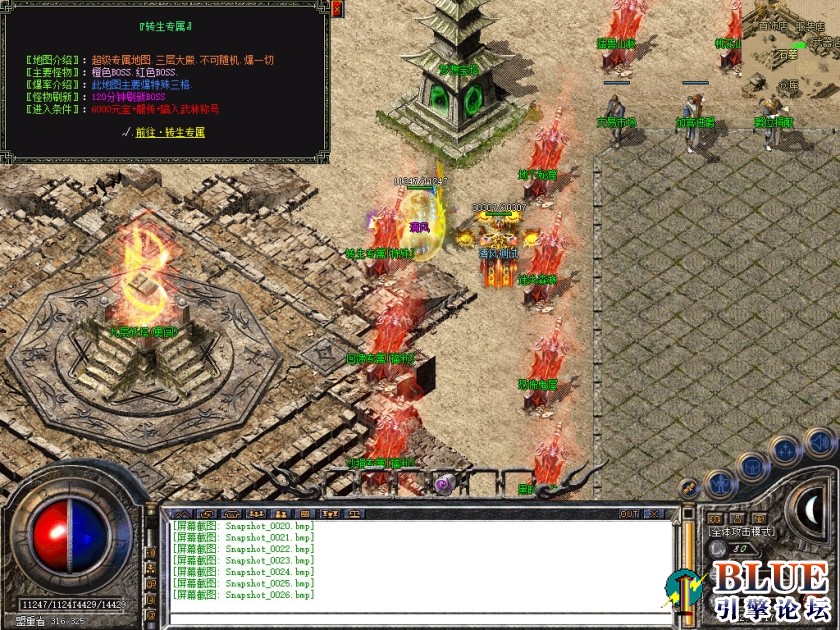Close the chat panel with X

point(654,514)
